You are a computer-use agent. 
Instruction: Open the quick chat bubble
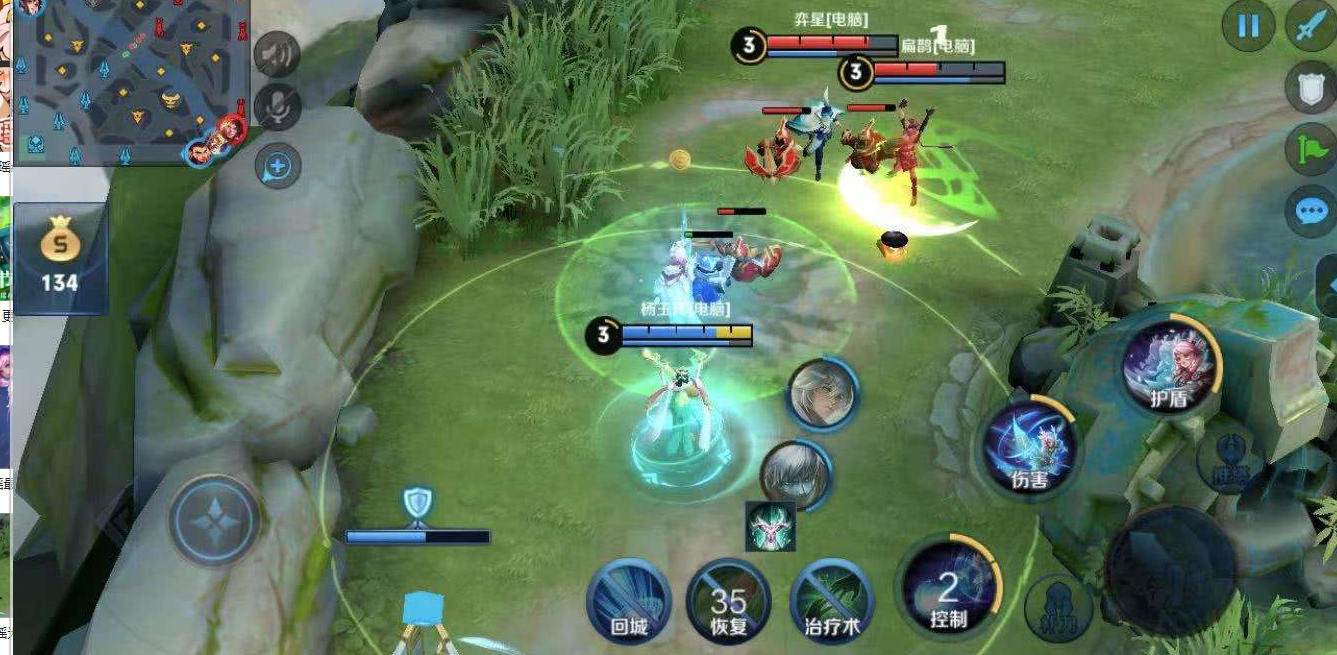tap(1310, 211)
